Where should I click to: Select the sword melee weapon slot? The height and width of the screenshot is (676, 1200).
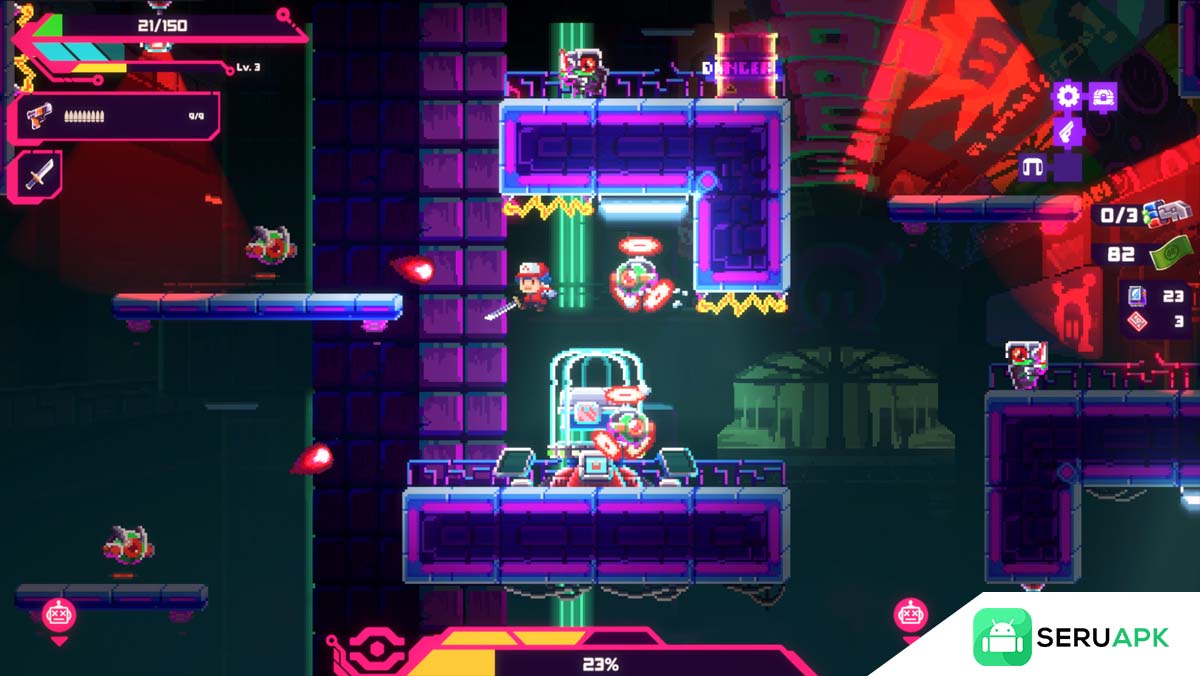[x=39, y=175]
